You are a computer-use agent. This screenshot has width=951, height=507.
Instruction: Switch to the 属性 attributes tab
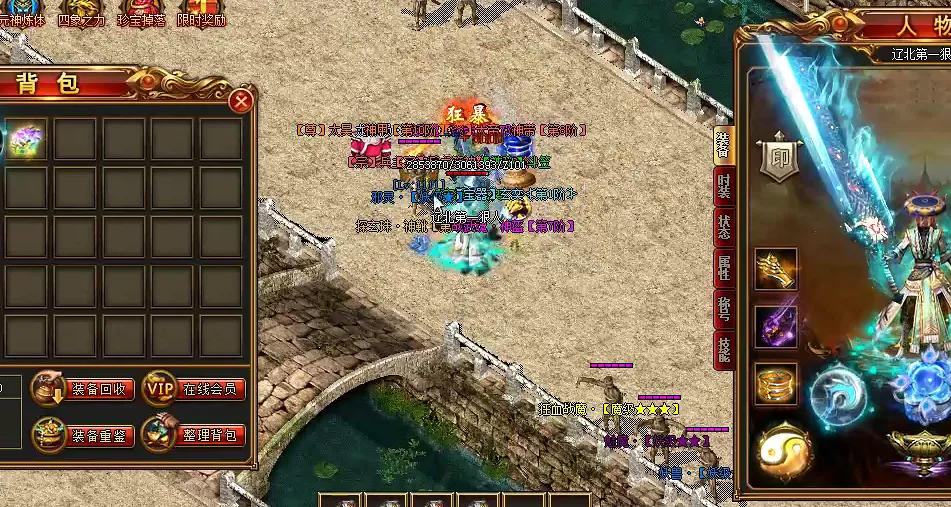point(723,268)
